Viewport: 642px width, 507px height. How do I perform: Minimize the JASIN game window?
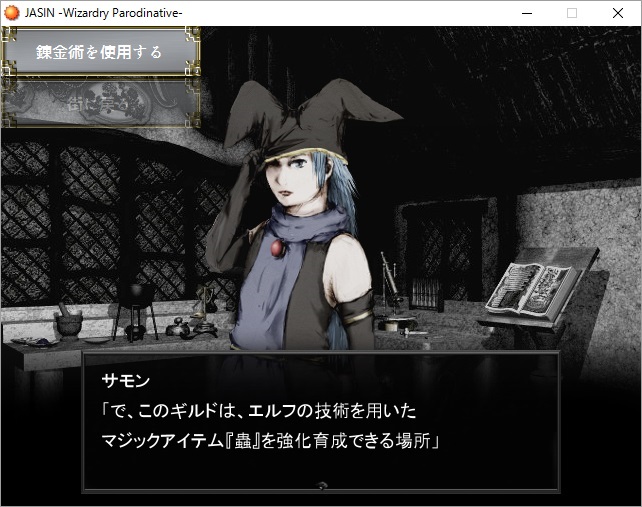(526, 13)
